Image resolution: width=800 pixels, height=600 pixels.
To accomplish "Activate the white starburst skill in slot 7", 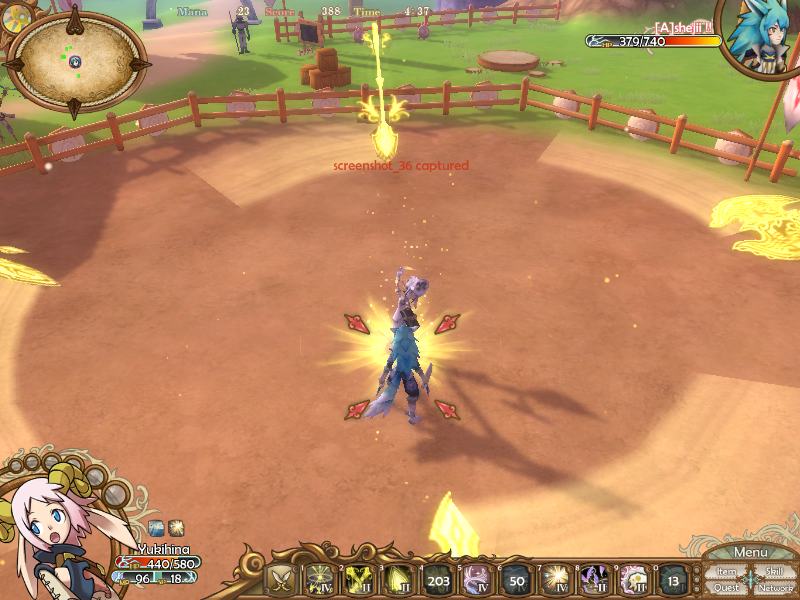I will coord(555,580).
